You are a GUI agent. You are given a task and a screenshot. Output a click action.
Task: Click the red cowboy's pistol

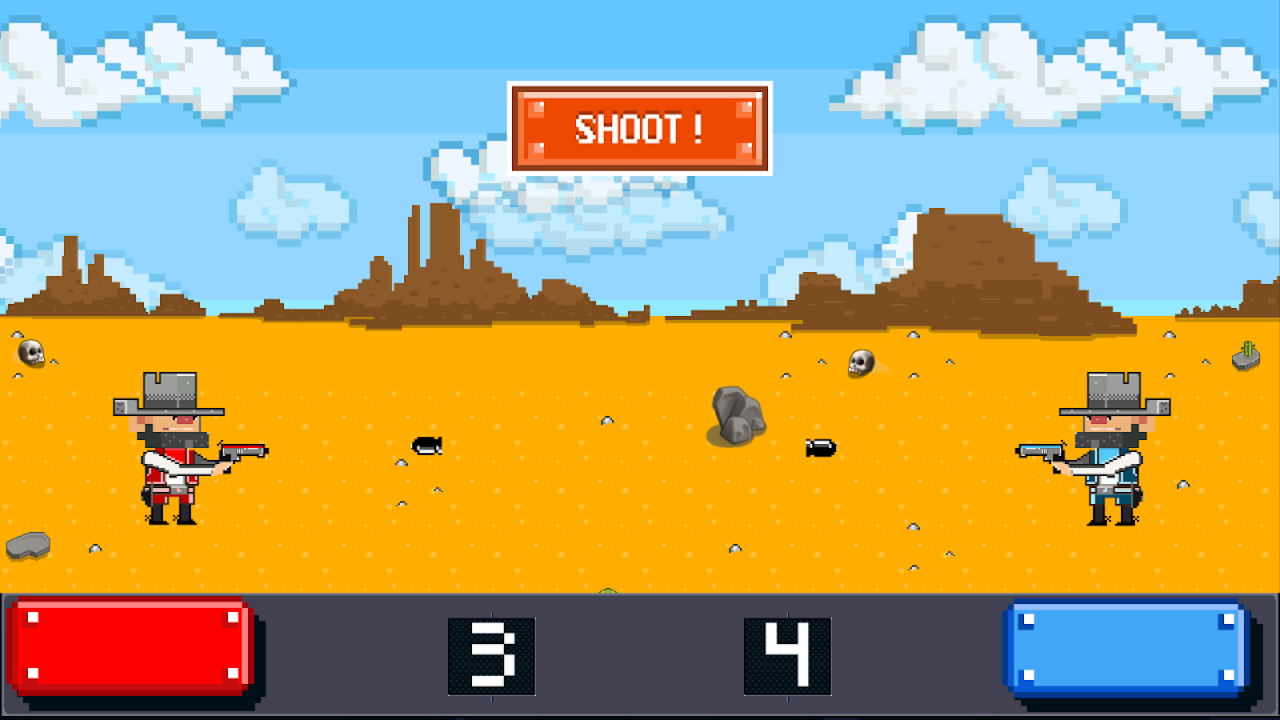[x=243, y=450]
